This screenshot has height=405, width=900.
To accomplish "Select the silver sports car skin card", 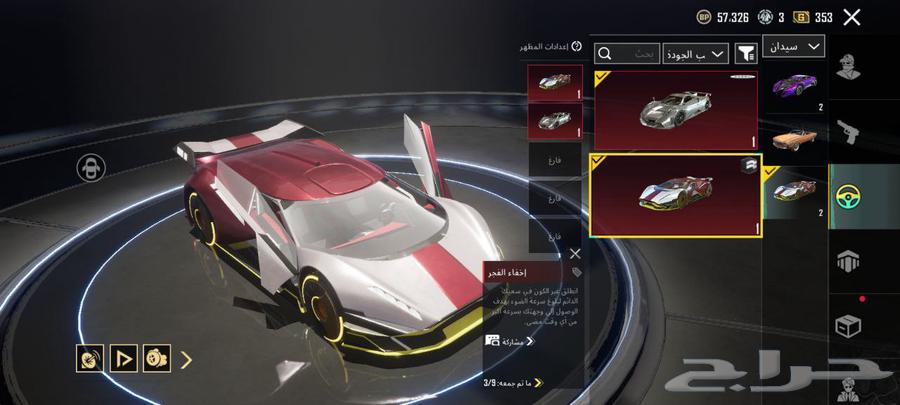I will click(674, 110).
